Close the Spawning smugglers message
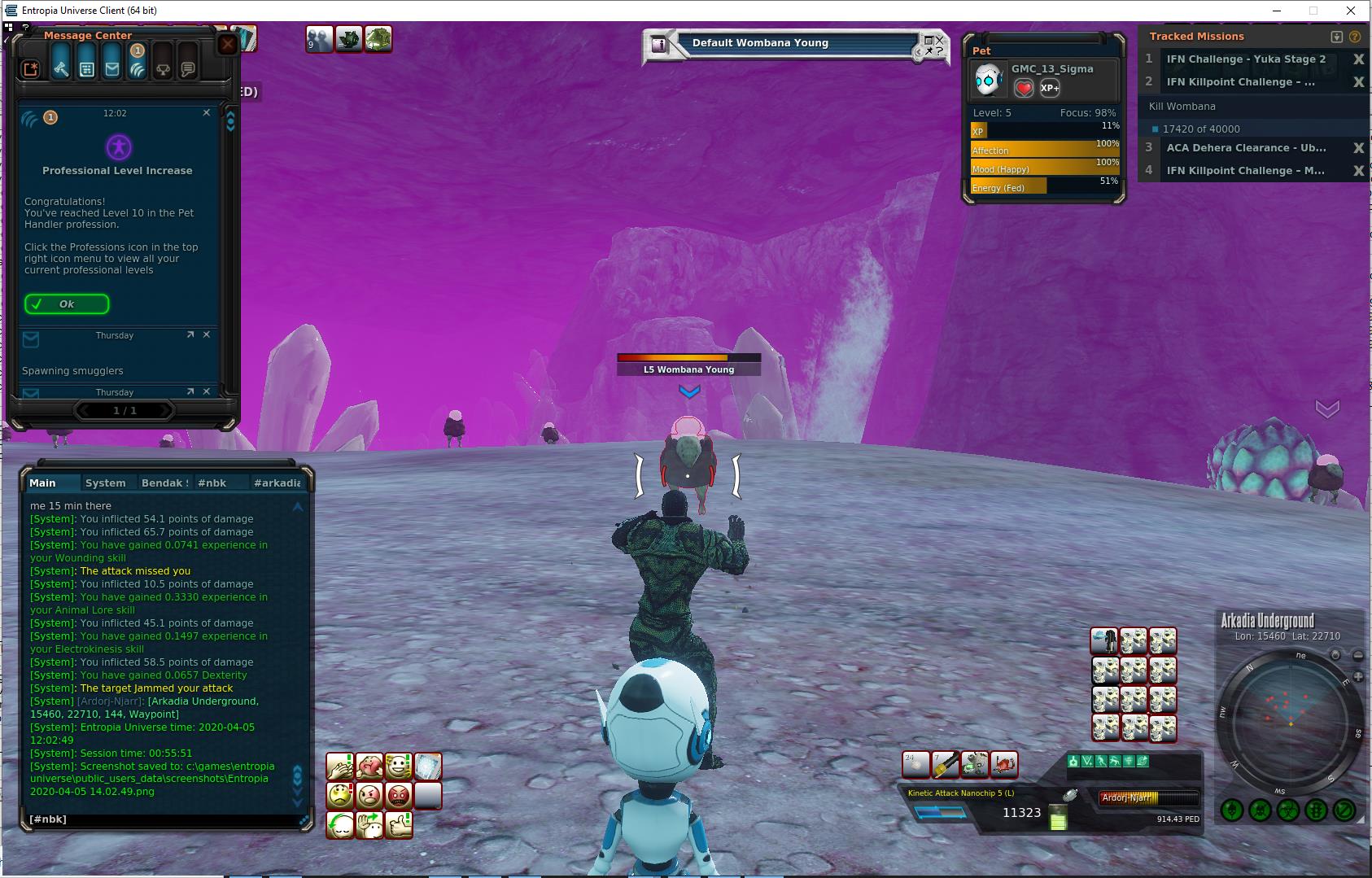Viewport: 1372px width, 878px height. pos(206,334)
